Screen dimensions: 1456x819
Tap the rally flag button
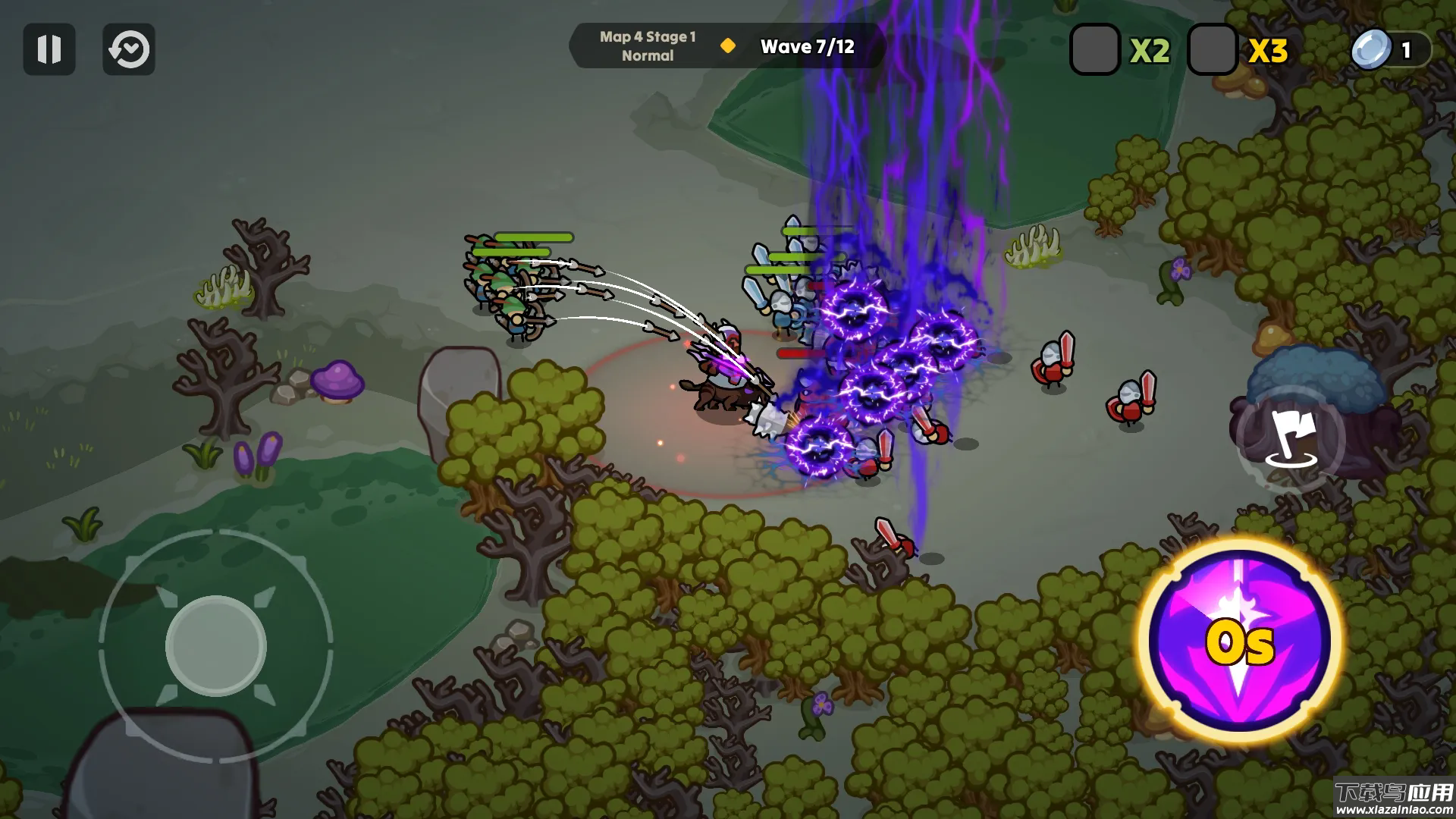[x=1290, y=439]
